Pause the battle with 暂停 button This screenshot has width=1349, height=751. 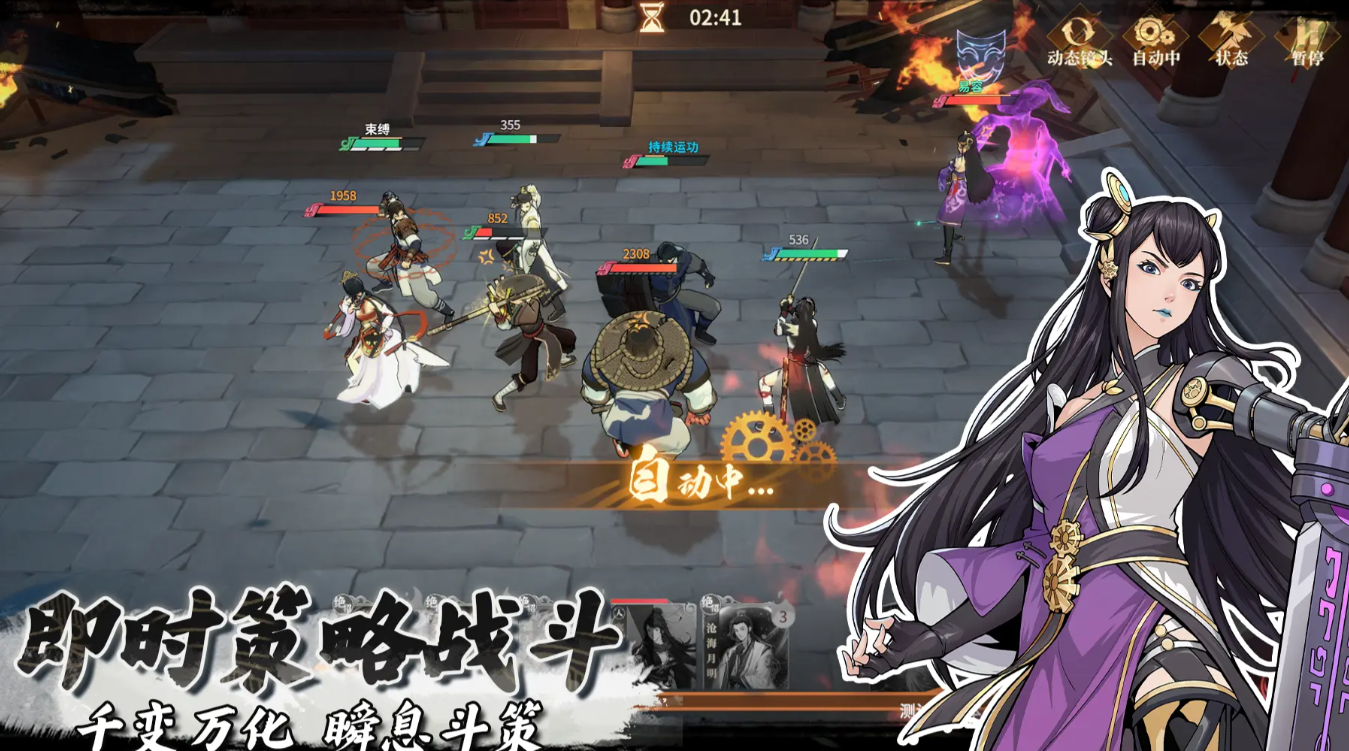(1307, 38)
